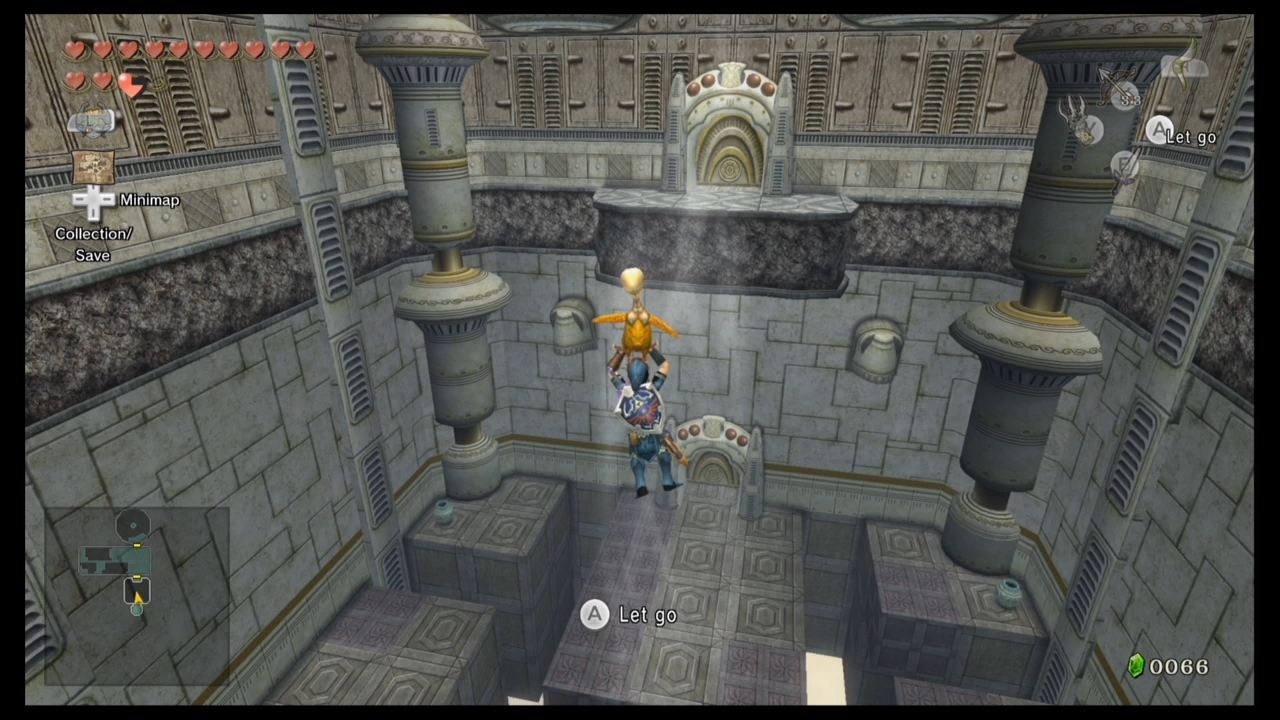Select the yellow dot marker on the minimap
This screenshot has height=720, width=1280.
(x=136, y=545)
